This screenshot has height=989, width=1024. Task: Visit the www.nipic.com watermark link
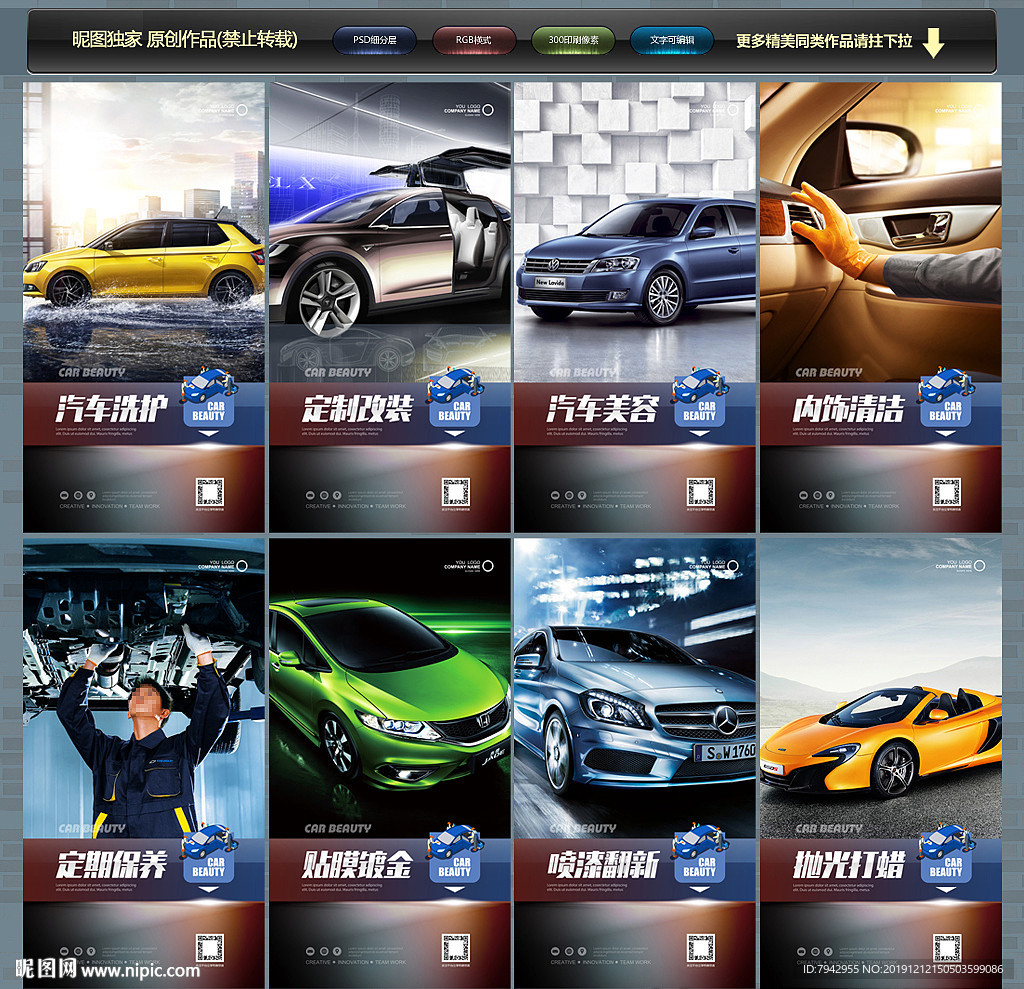(x=140, y=970)
